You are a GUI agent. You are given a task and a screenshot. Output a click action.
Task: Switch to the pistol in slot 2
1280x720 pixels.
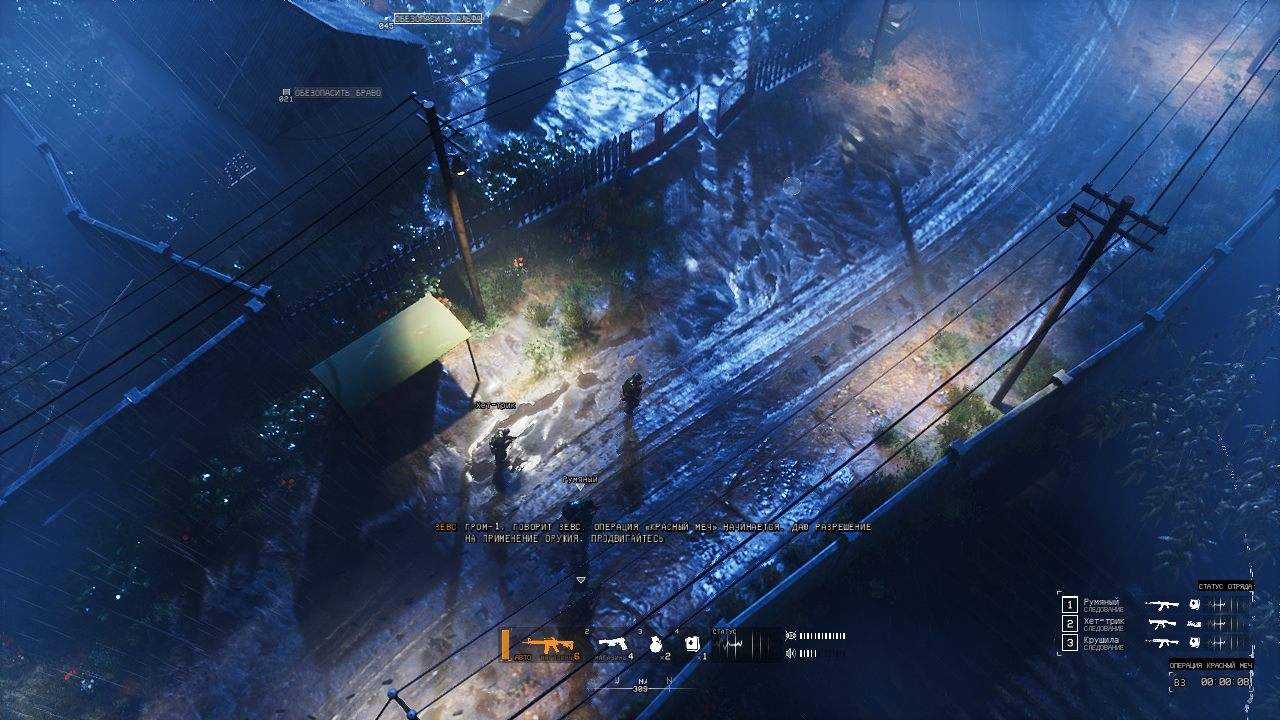click(x=612, y=643)
